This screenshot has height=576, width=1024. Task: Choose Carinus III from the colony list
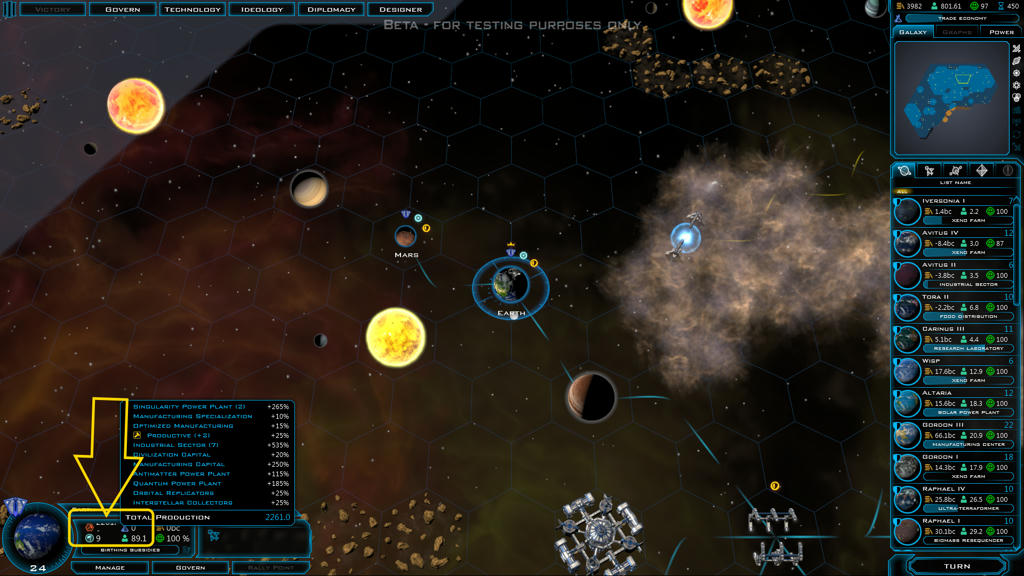click(x=955, y=339)
